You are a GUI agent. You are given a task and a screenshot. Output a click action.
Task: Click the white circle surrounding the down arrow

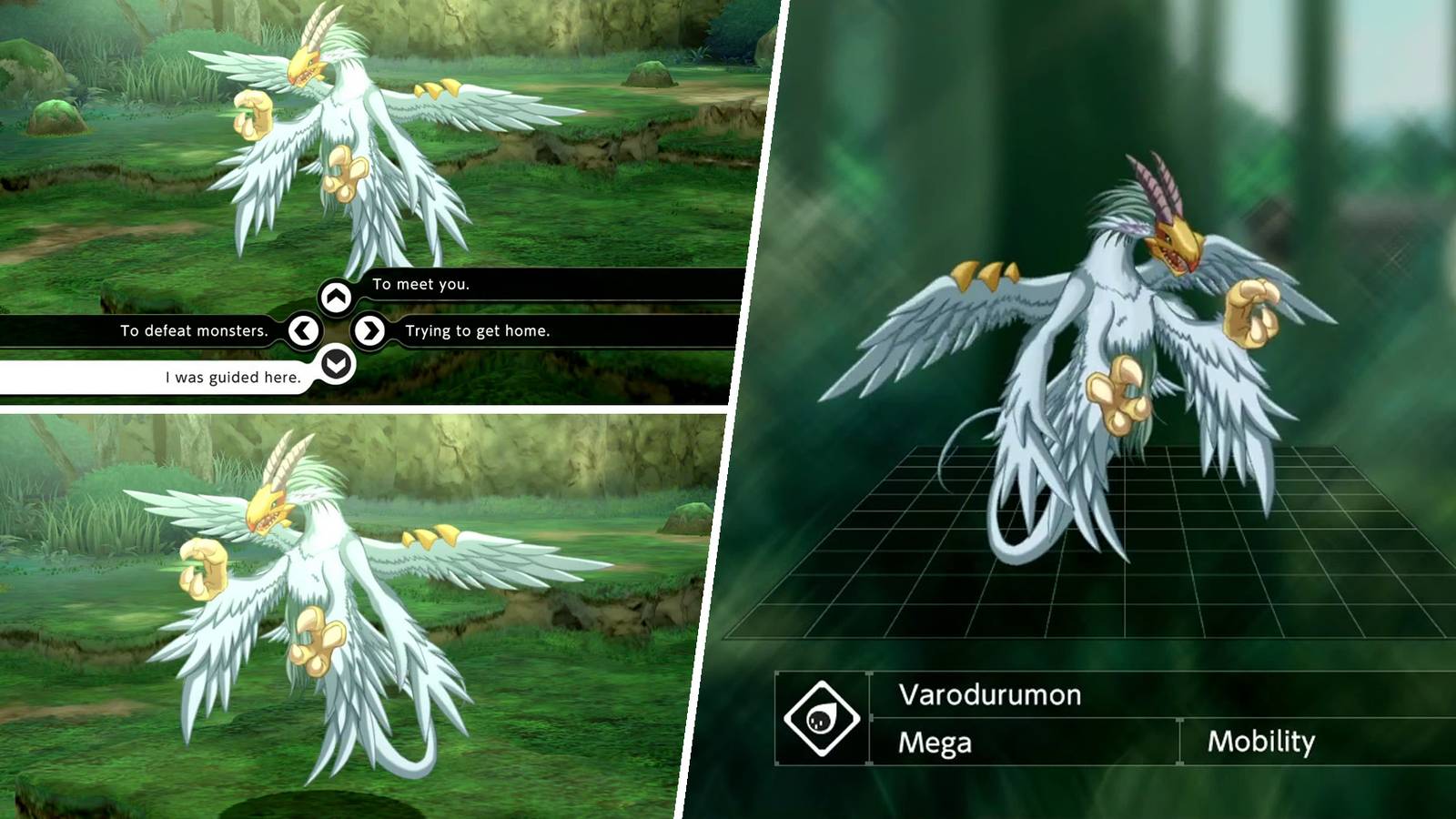(x=335, y=363)
